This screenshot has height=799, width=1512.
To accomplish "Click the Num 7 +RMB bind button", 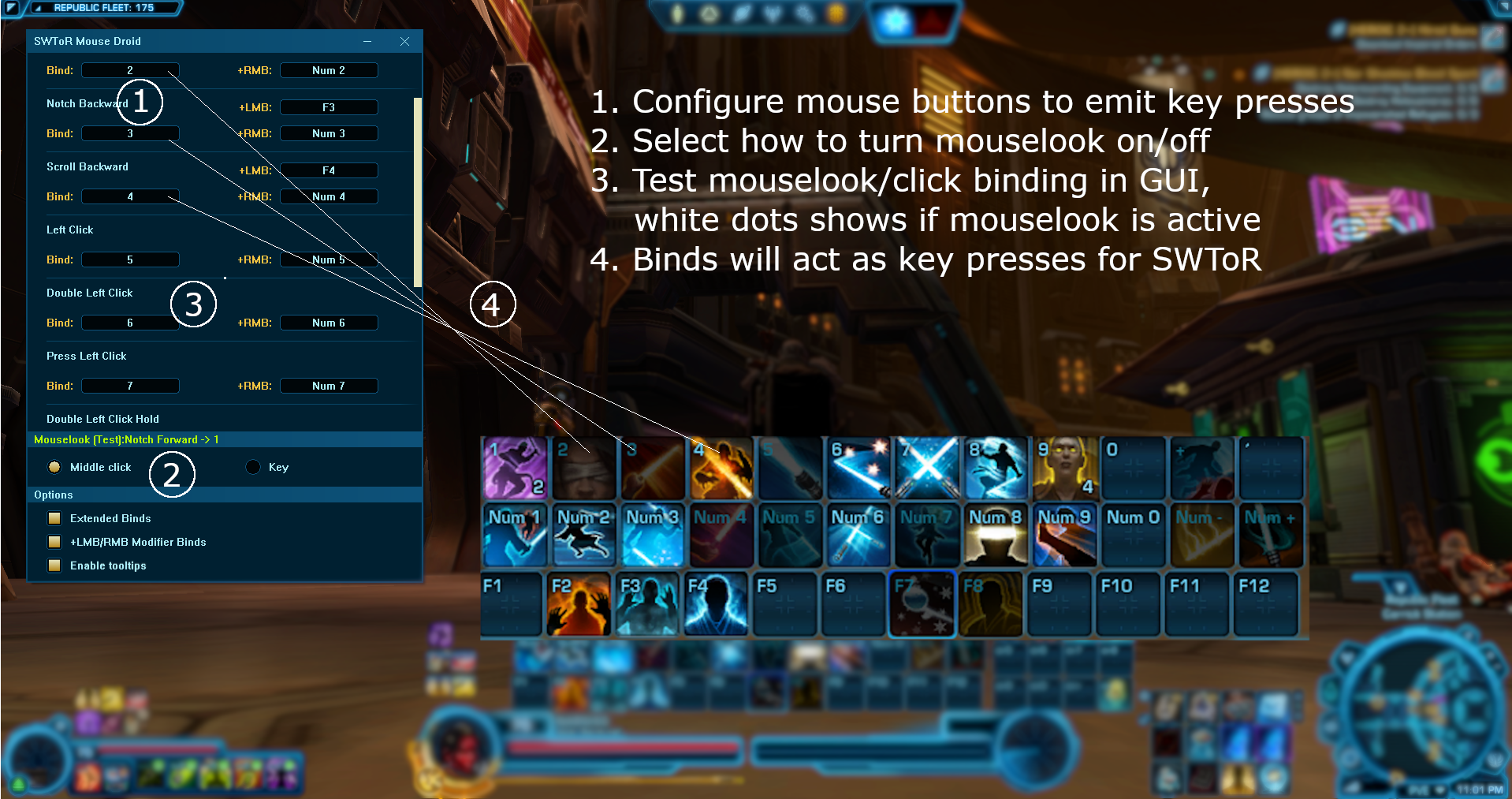I will [x=329, y=386].
